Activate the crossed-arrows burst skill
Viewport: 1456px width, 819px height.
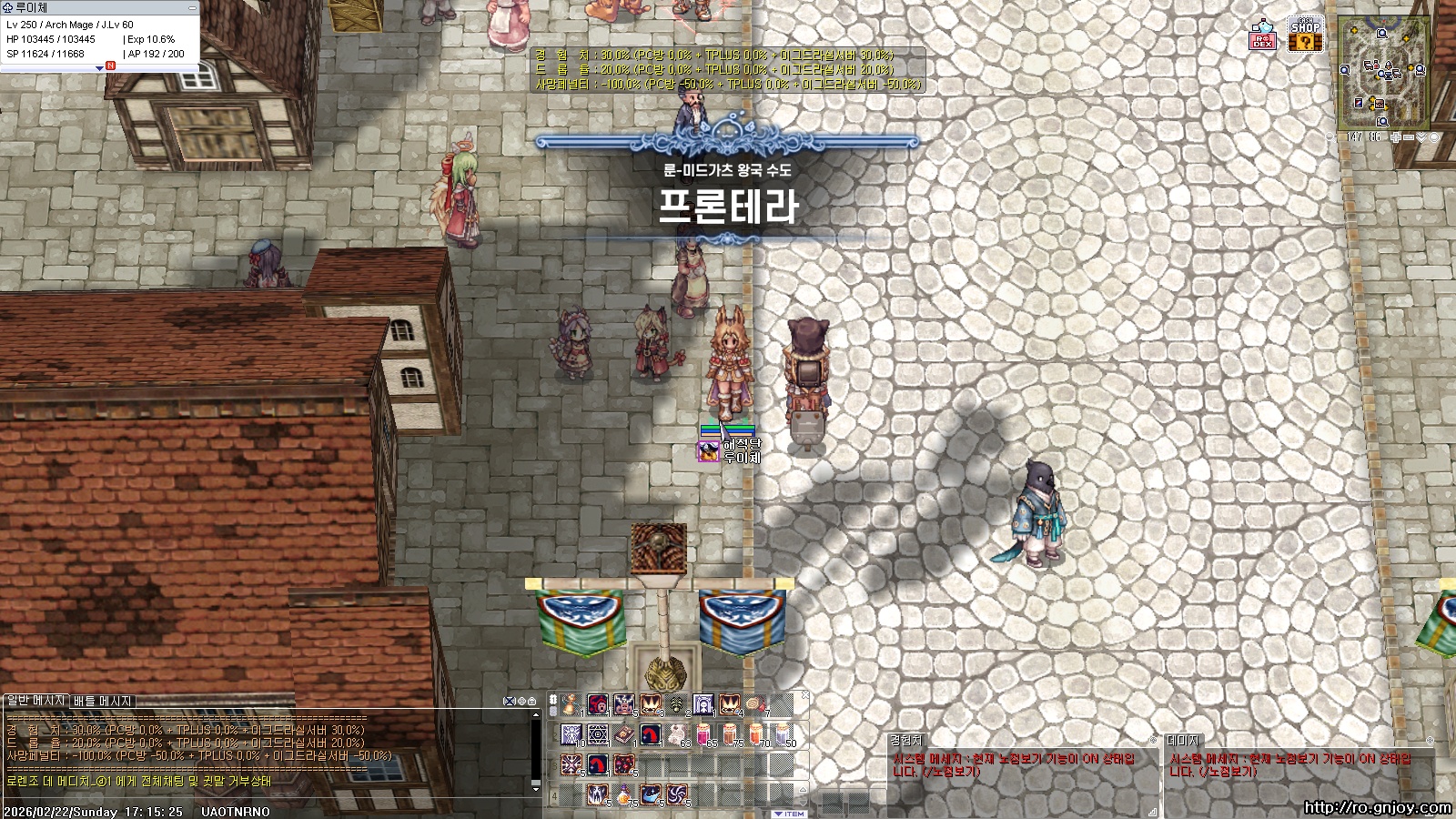pyautogui.click(x=571, y=764)
